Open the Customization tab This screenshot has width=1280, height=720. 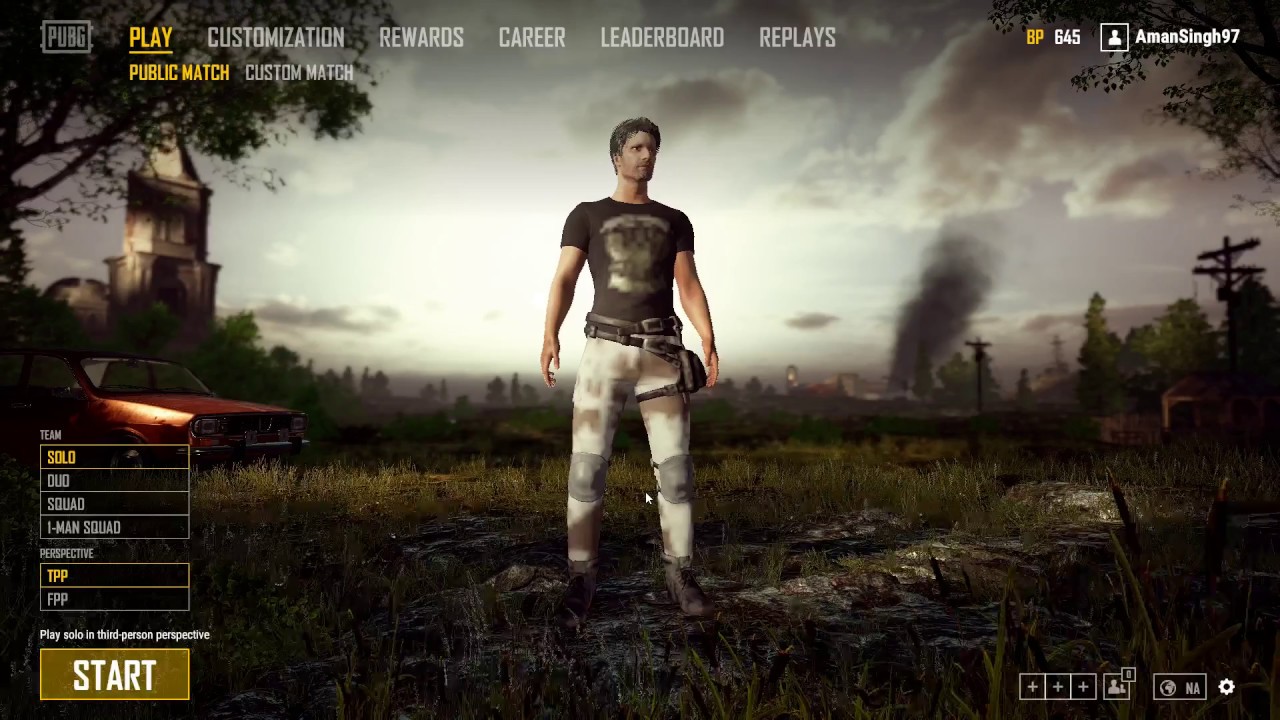[x=275, y=38]
